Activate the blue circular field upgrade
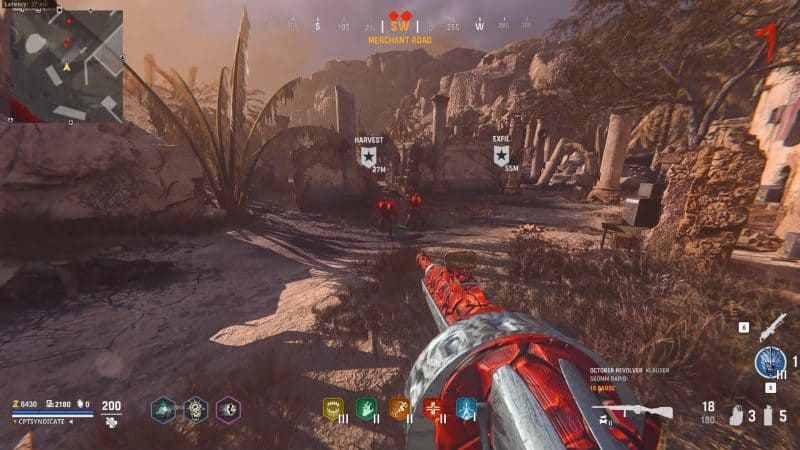The width and height of the screenshot is (800, 450). click(x=769, y=362)
